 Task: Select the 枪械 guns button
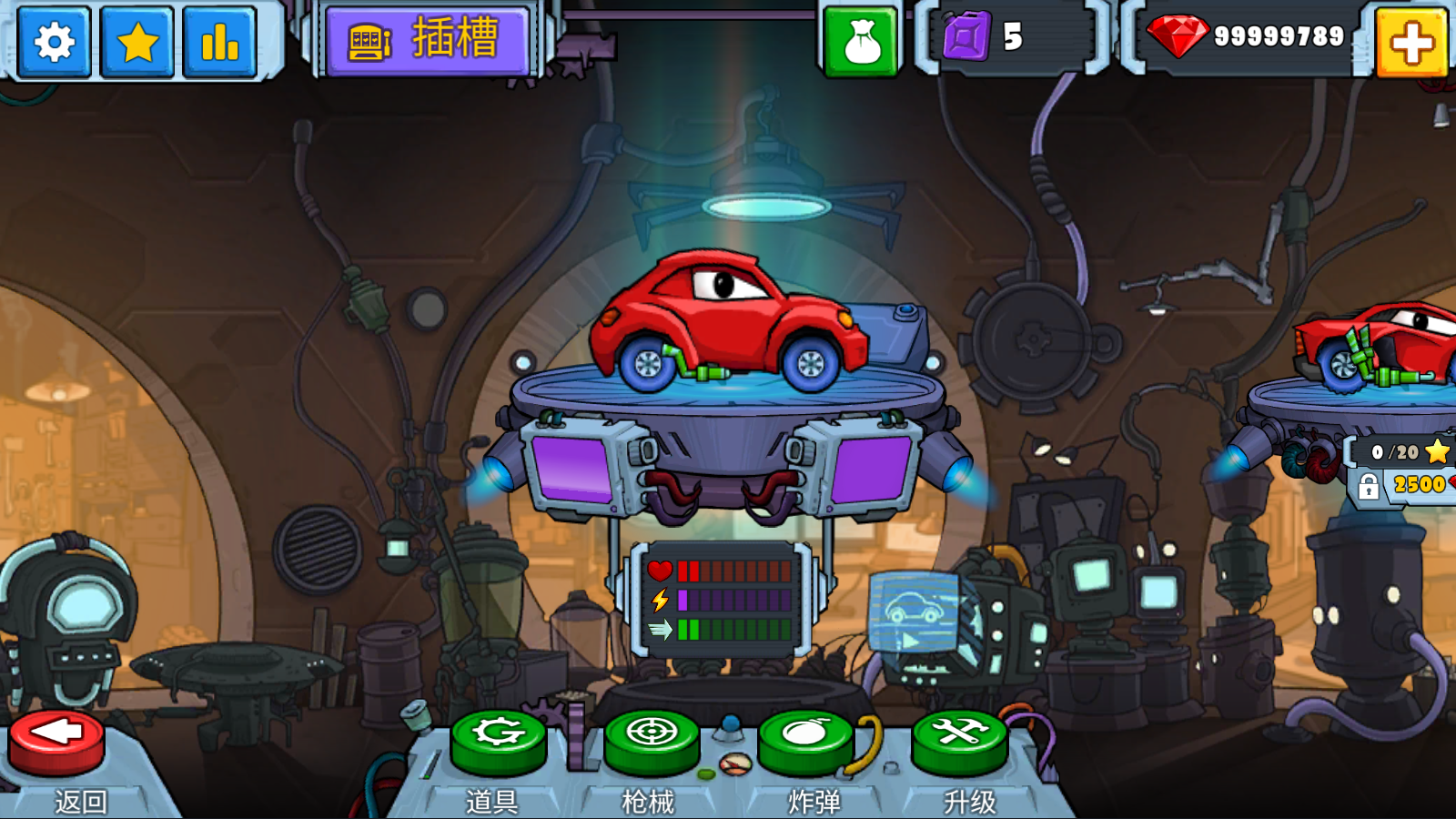tap(652, 737)
